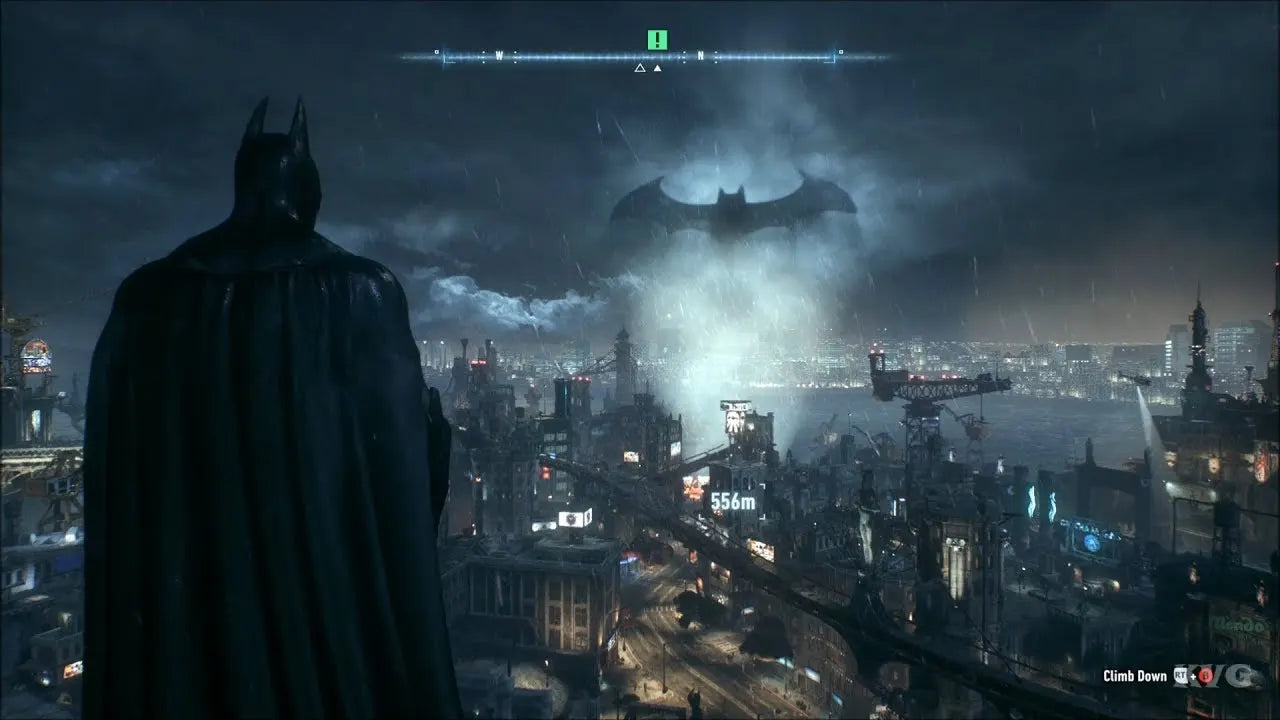Select the W marker on the compass

(499, 55)
